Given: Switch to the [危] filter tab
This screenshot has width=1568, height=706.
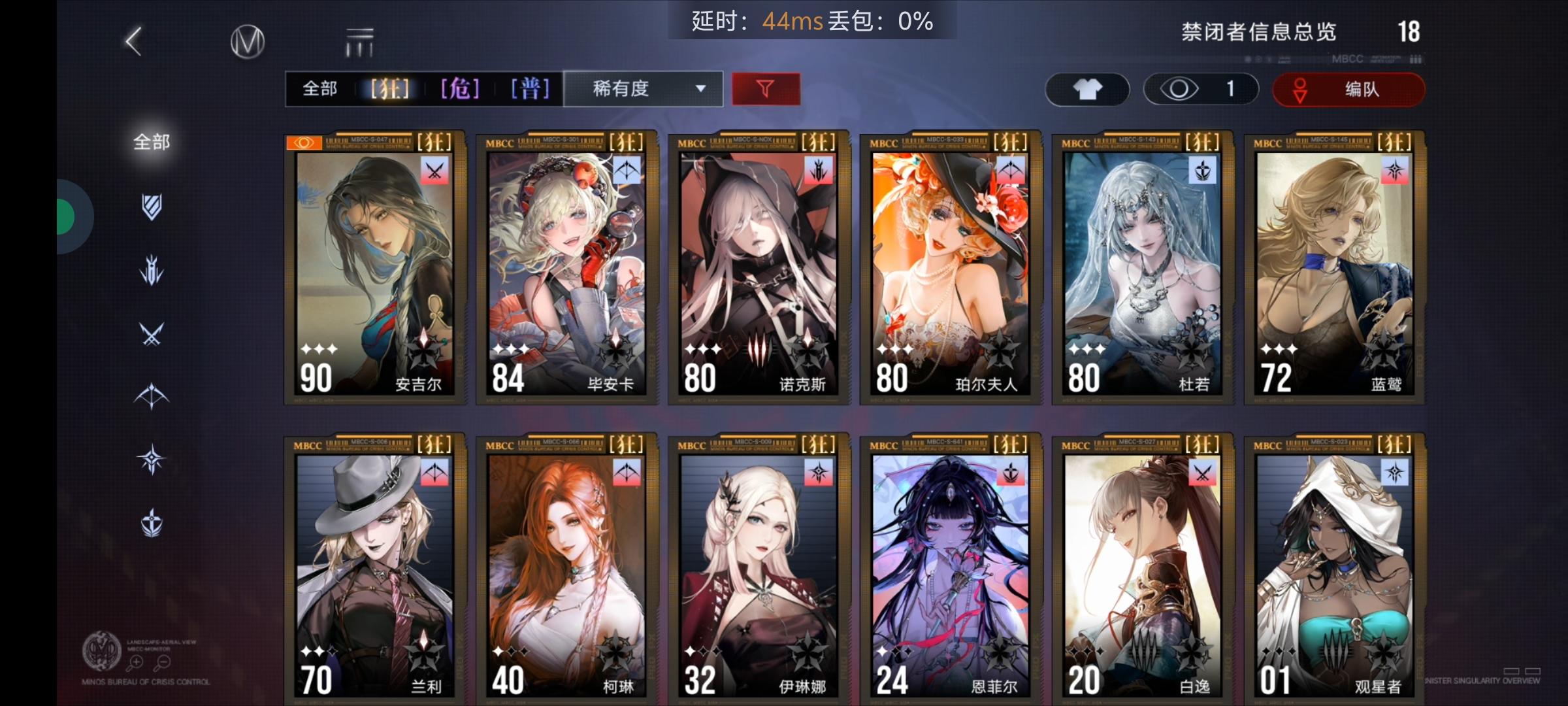Looking at the screenshot, I should [x=459, y=89].
